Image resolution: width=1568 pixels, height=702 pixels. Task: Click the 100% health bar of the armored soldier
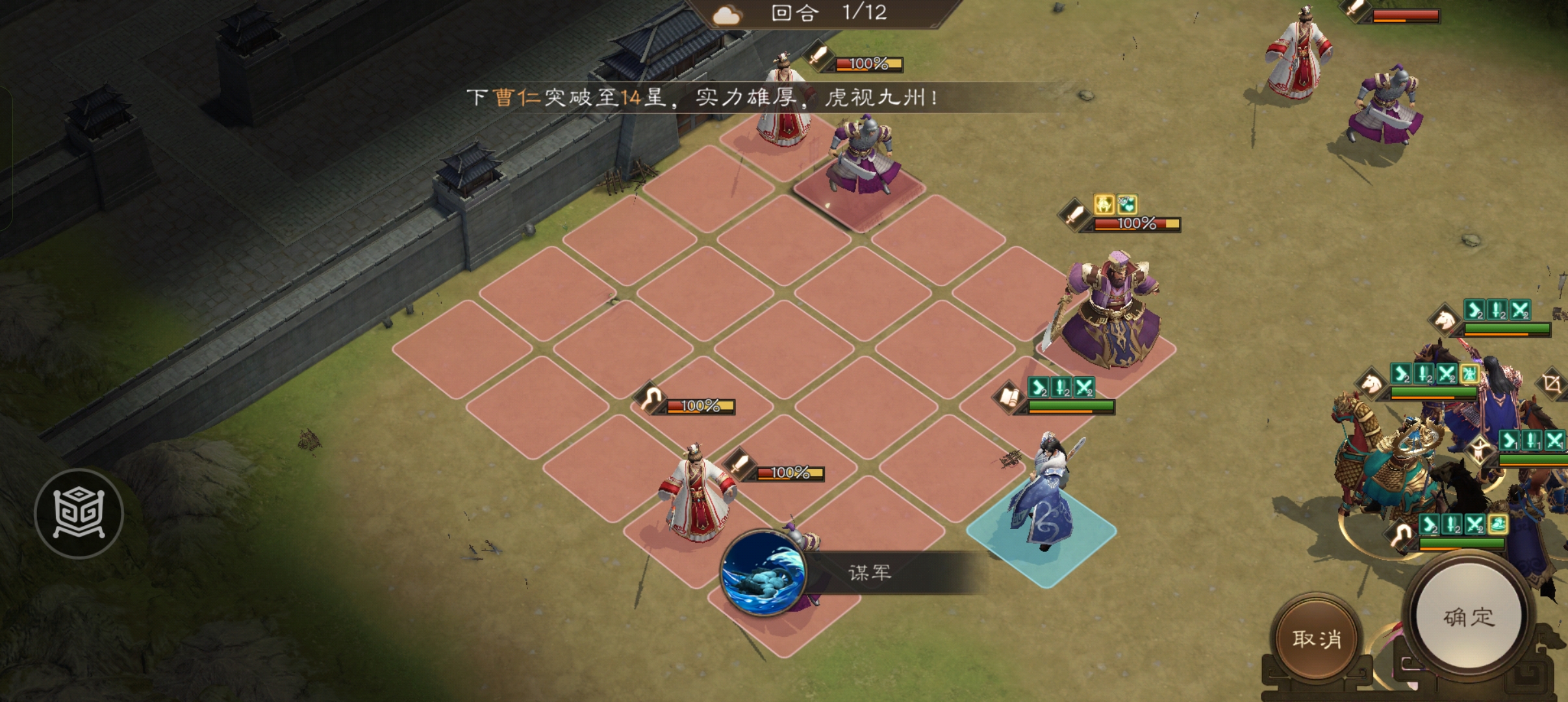870,63
